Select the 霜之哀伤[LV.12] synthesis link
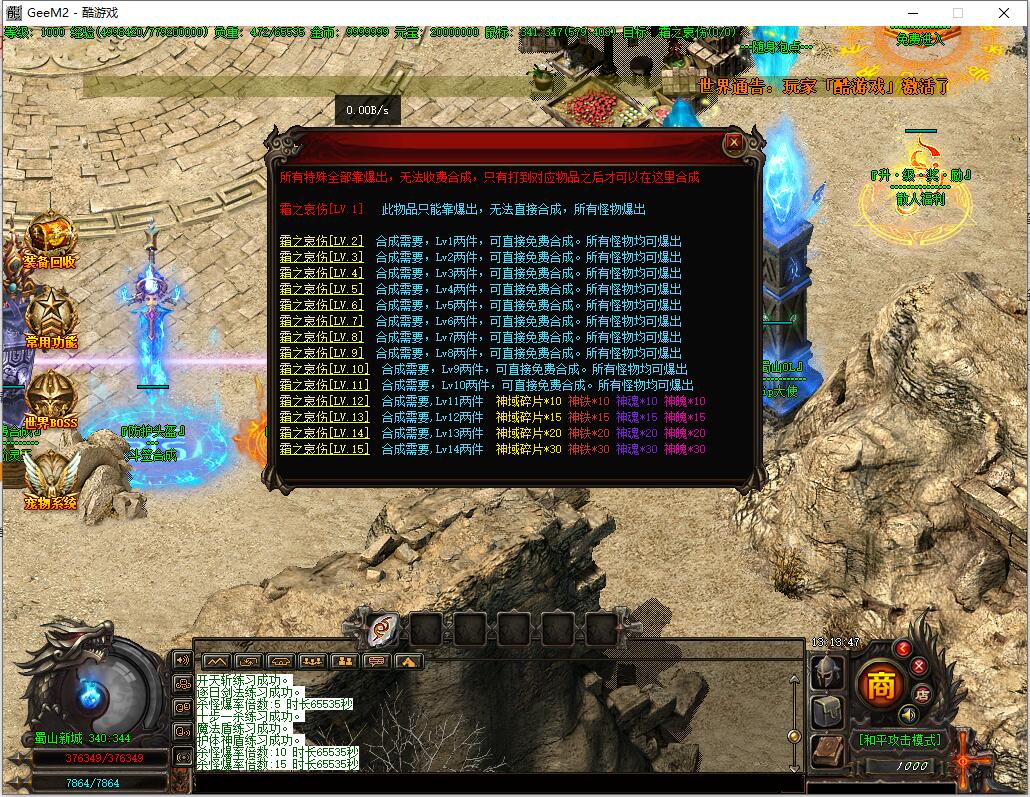 [324, 401]
